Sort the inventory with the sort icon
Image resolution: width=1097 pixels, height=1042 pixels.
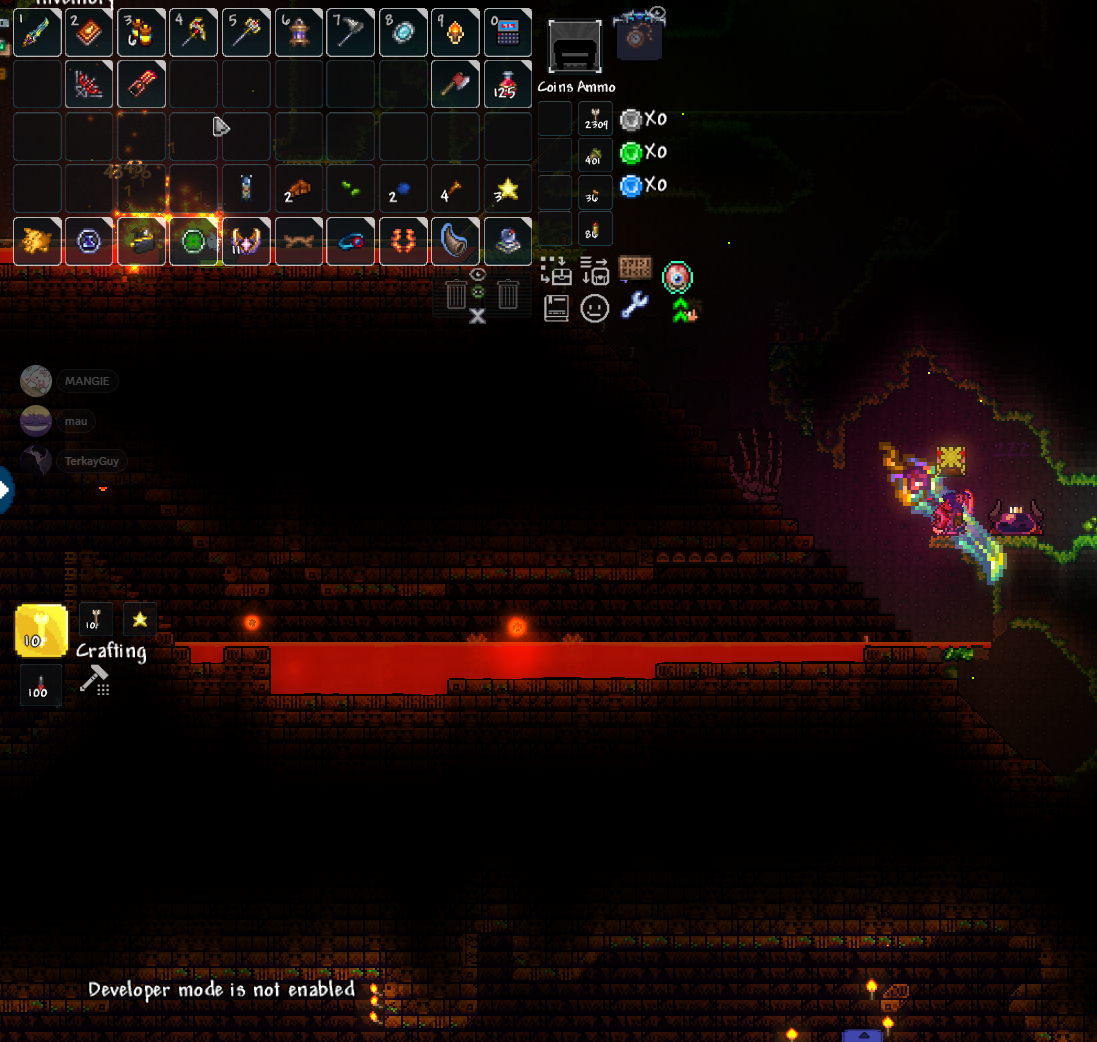(x=594, y=271)
